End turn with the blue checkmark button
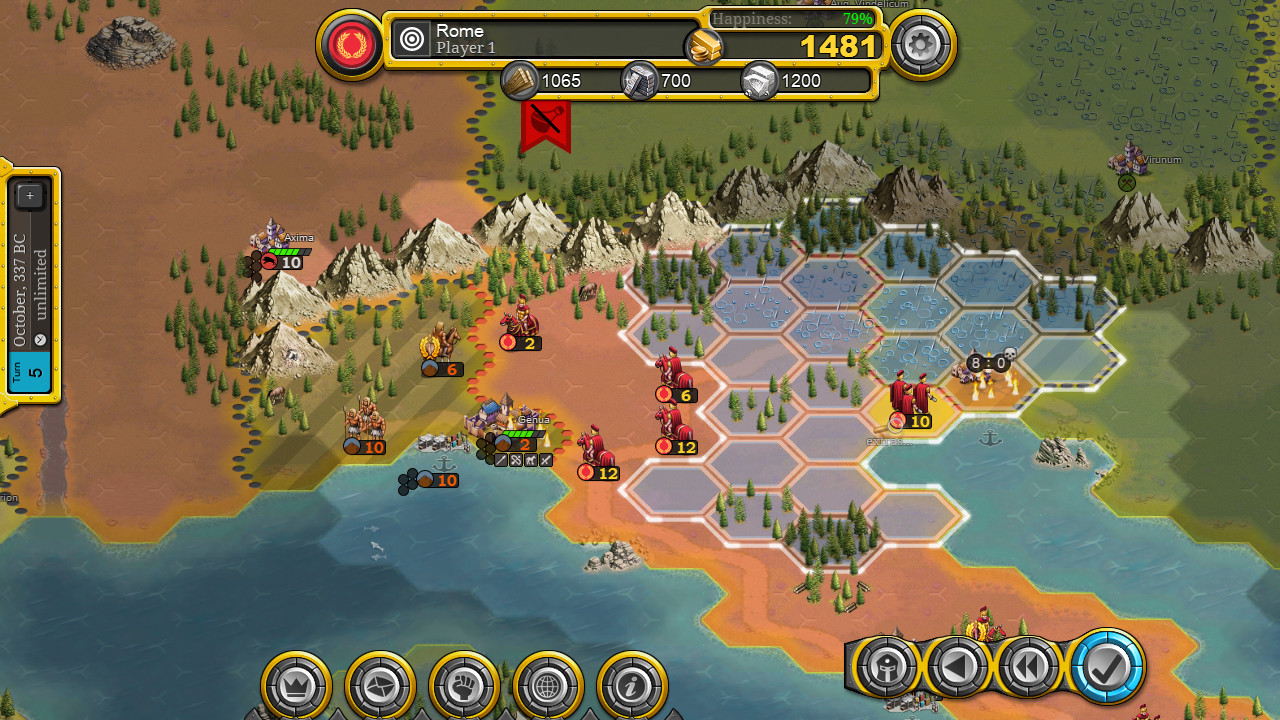The image size is (1280, 720). tap(1106, 667)
